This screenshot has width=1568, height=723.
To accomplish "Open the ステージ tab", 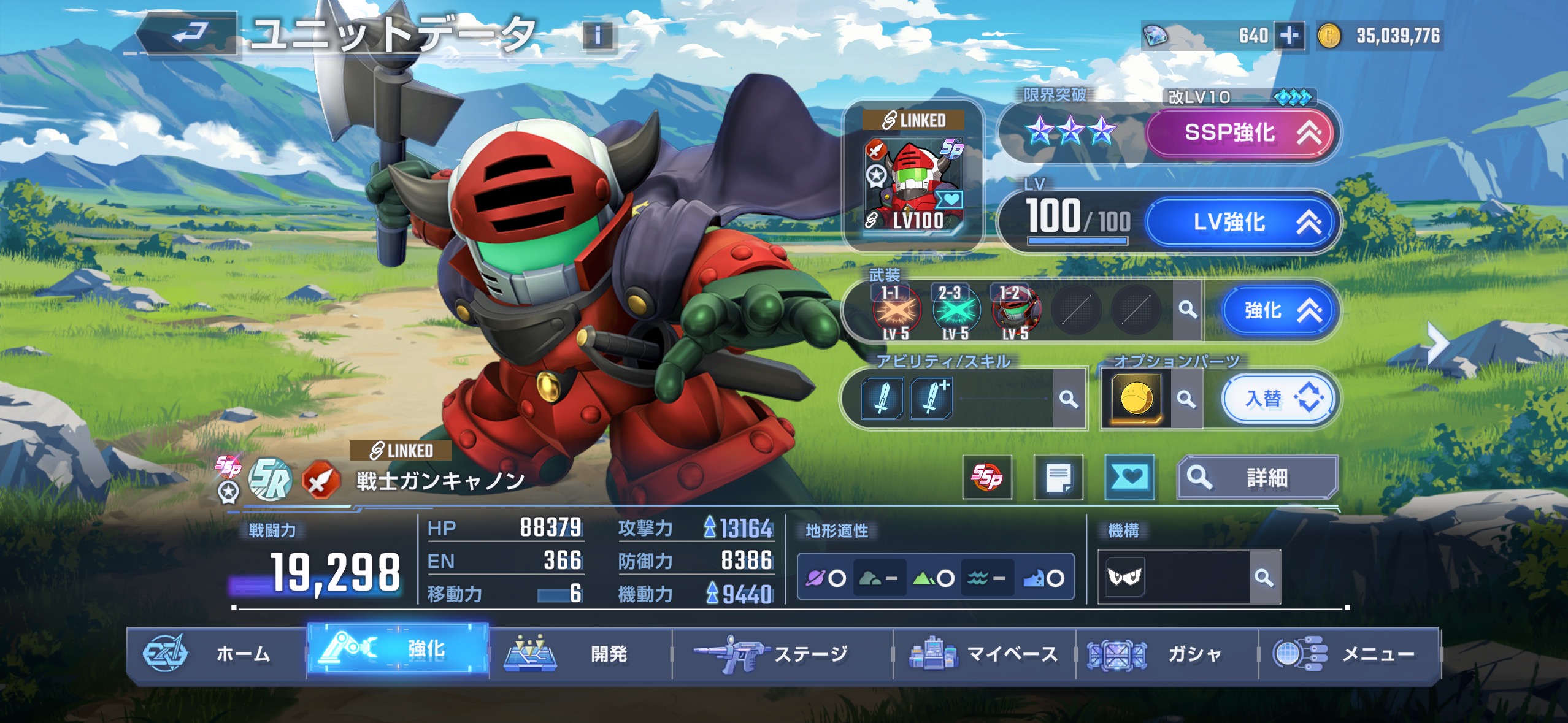I will pyautogui.click(x=782, y=654).
